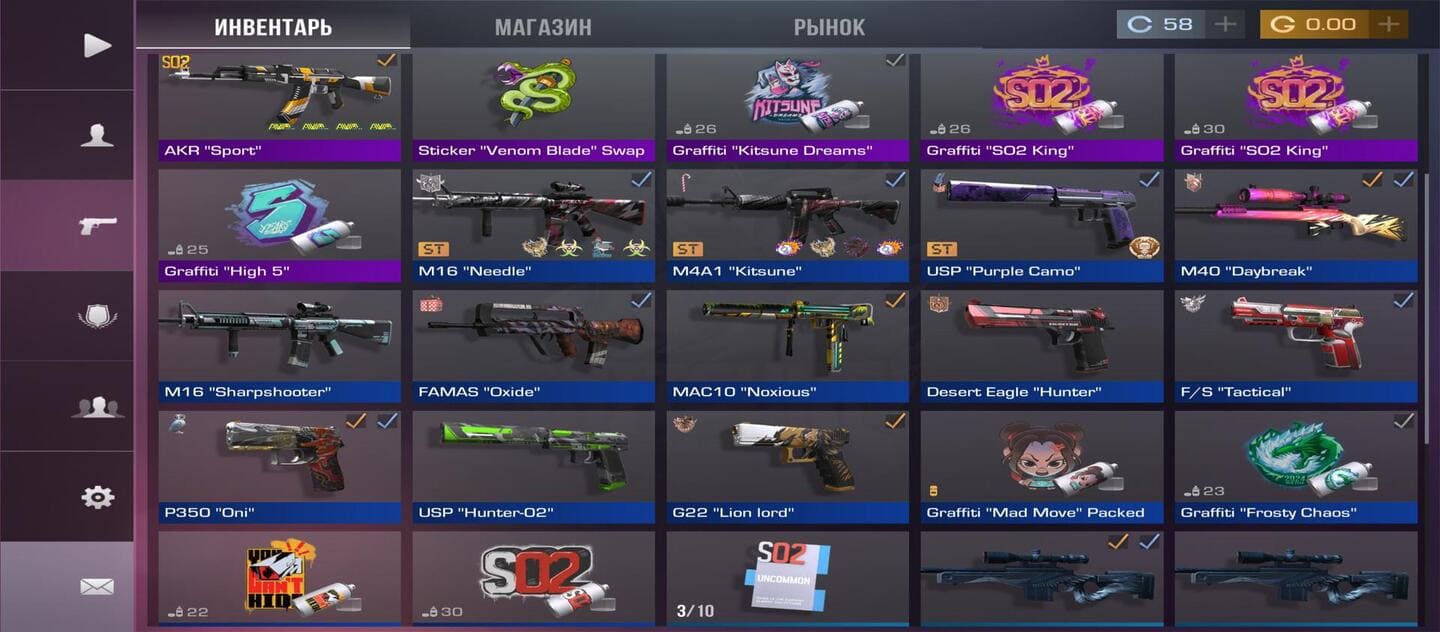Choose the Desert Eagle "Hunter" skin
This screenshot has height=632, width=1440.
click(1041, 345)
